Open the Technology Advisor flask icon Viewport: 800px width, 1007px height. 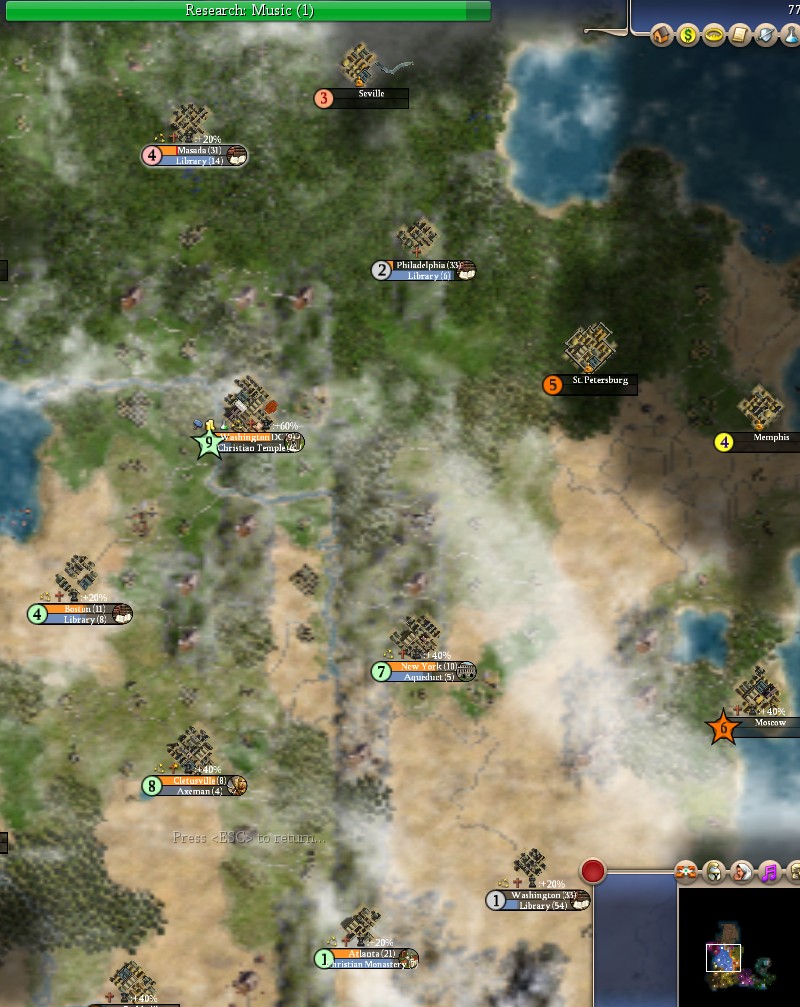click(x=790, y=36)
